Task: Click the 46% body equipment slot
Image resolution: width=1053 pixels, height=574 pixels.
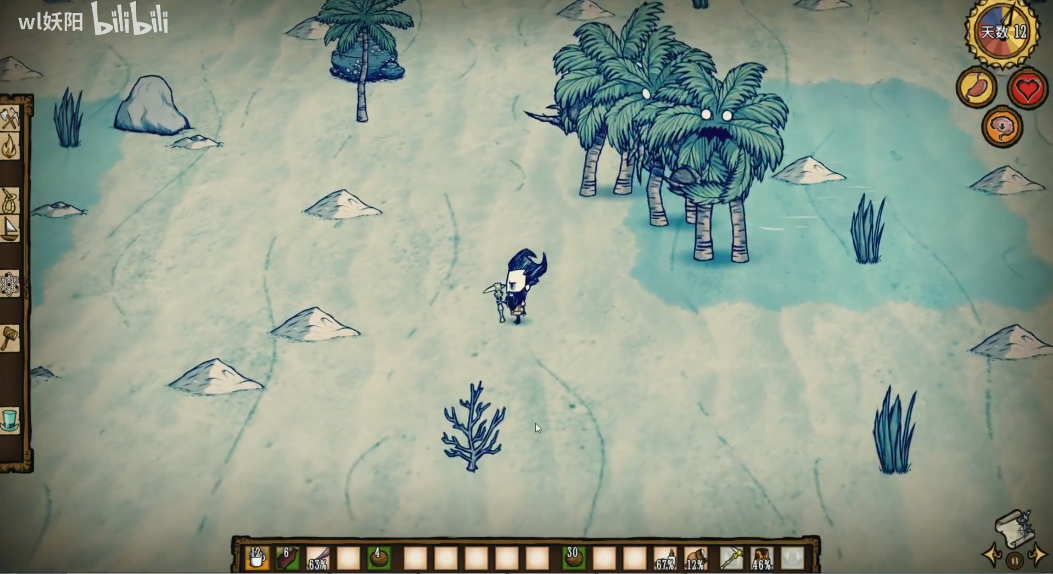Action: (762, 558)
